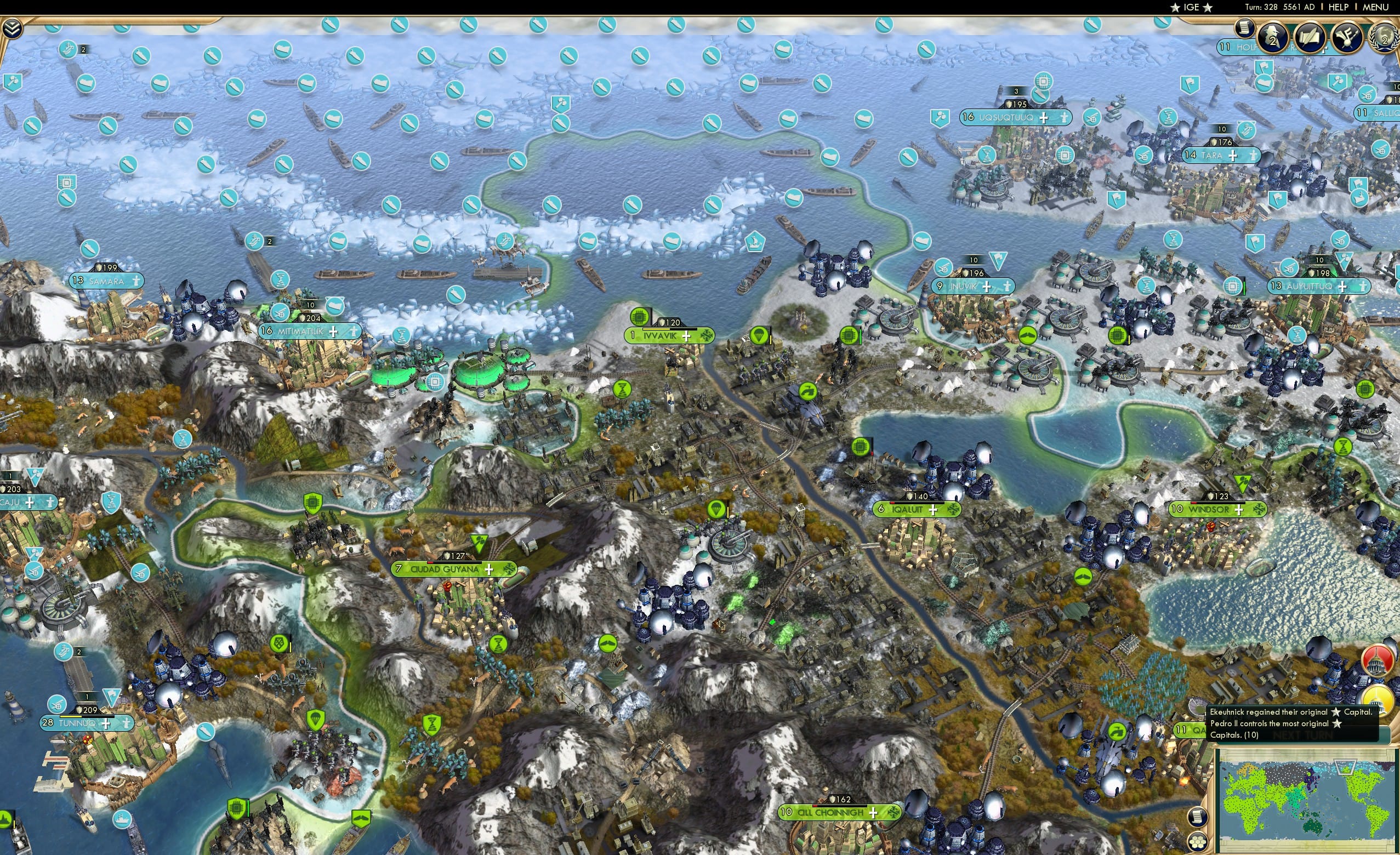Open the message log scroll icon above the minimap
The image size is (1400, 855).
[1198, 818]
